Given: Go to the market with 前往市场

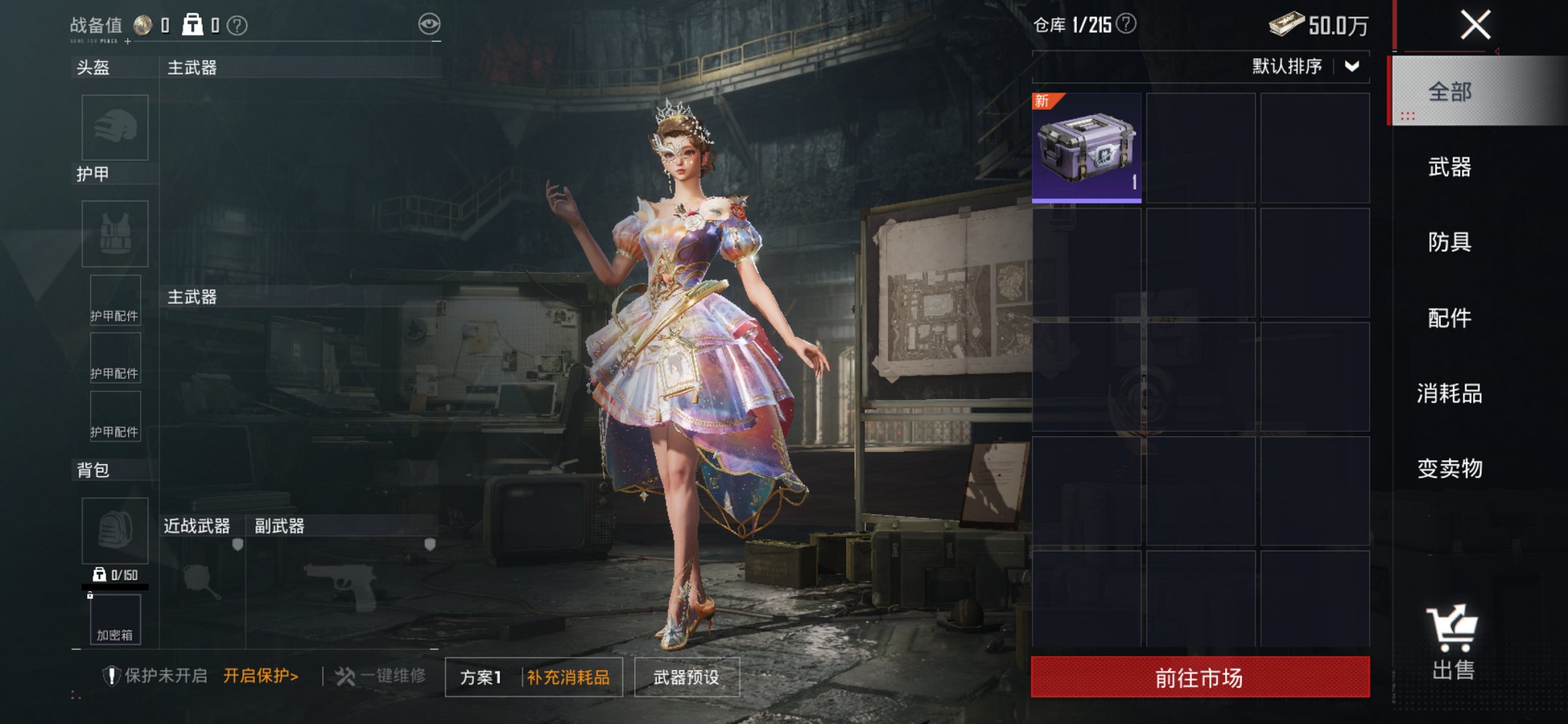Looking at the screenshot, I should [x=1199, y=677].
